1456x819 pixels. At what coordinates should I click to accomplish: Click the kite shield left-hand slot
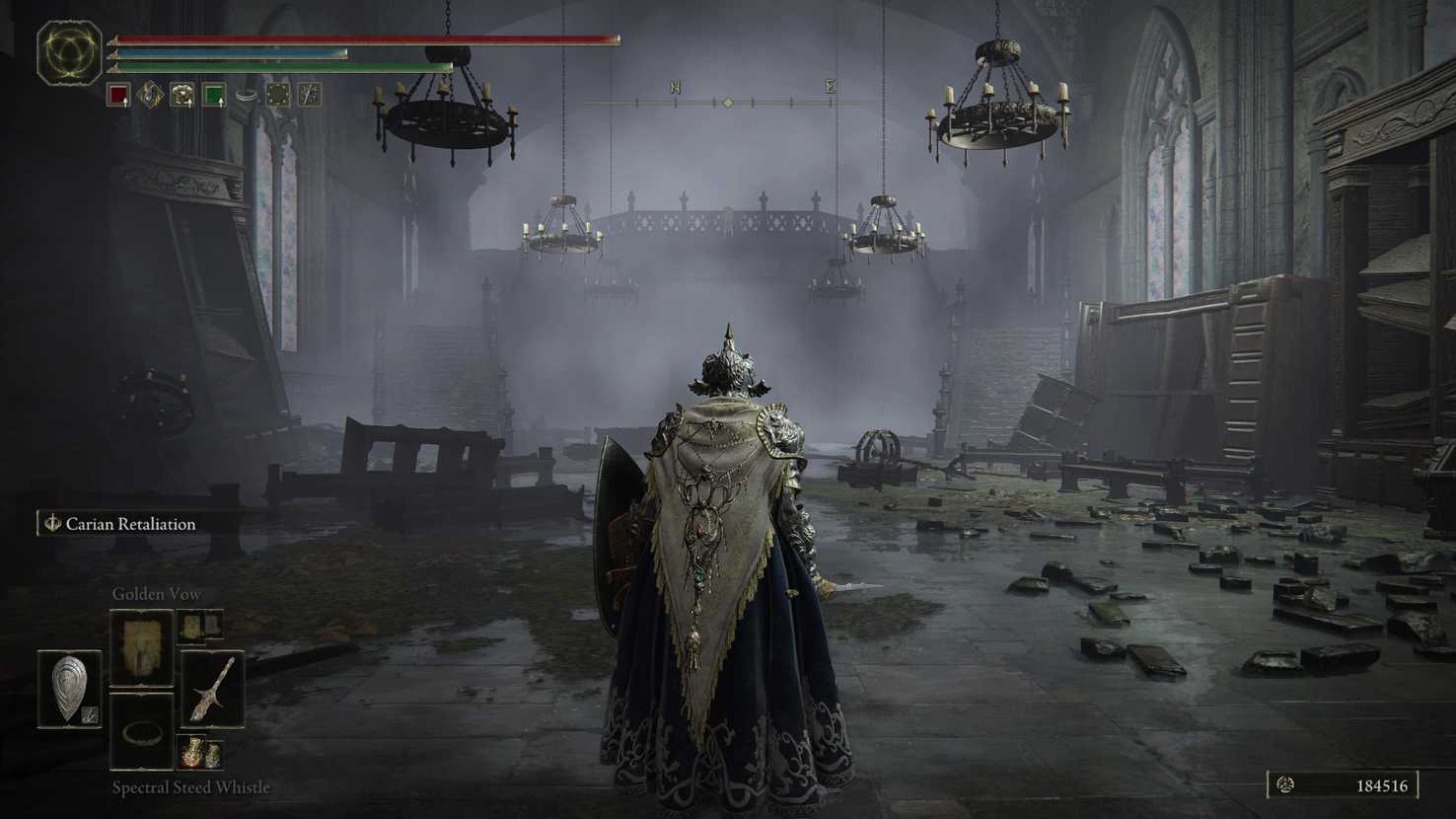coord(70,689)
